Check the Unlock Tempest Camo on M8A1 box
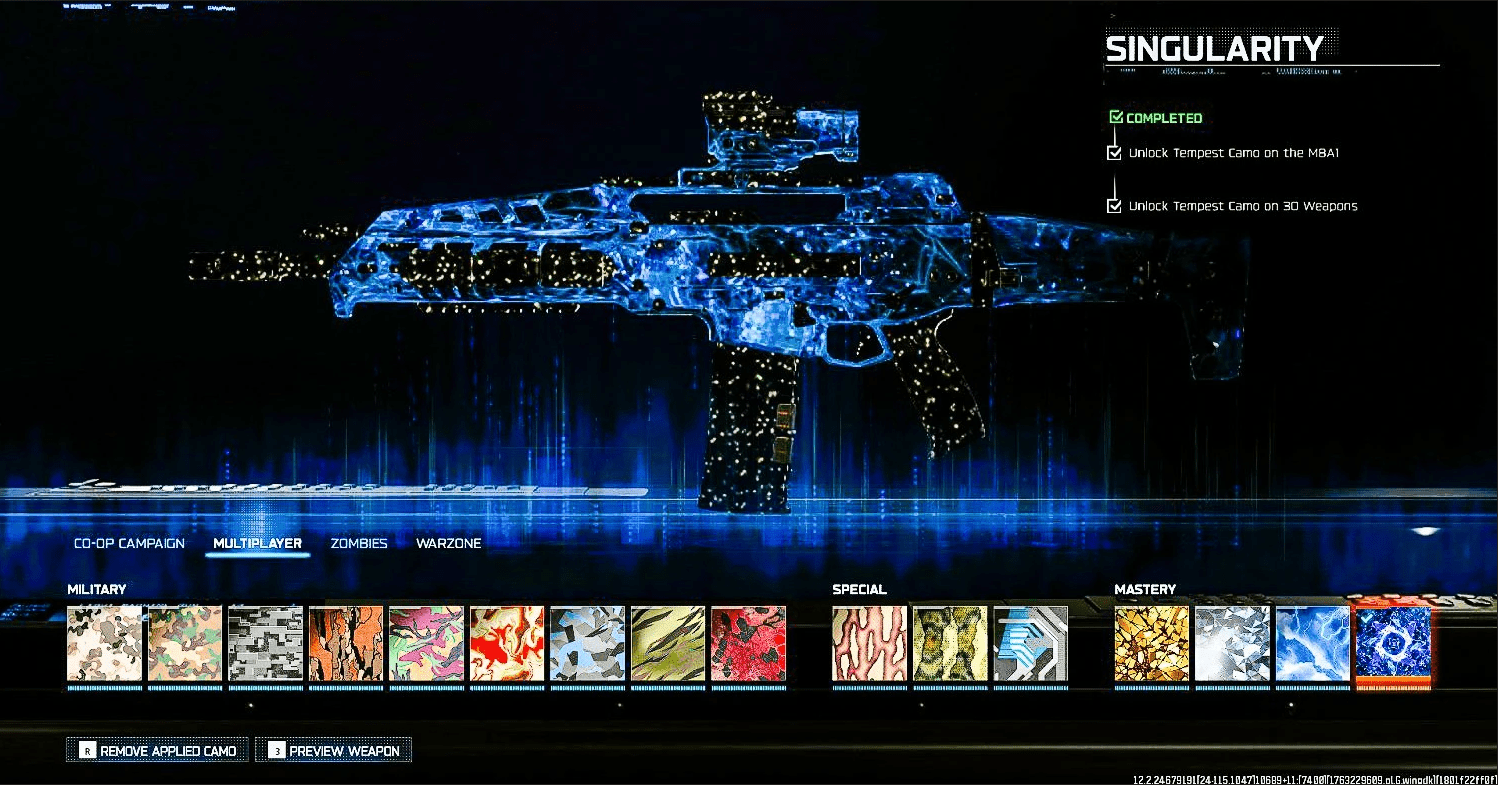Viewport: 1498px width, 785px height. (x=1115, y=153)
